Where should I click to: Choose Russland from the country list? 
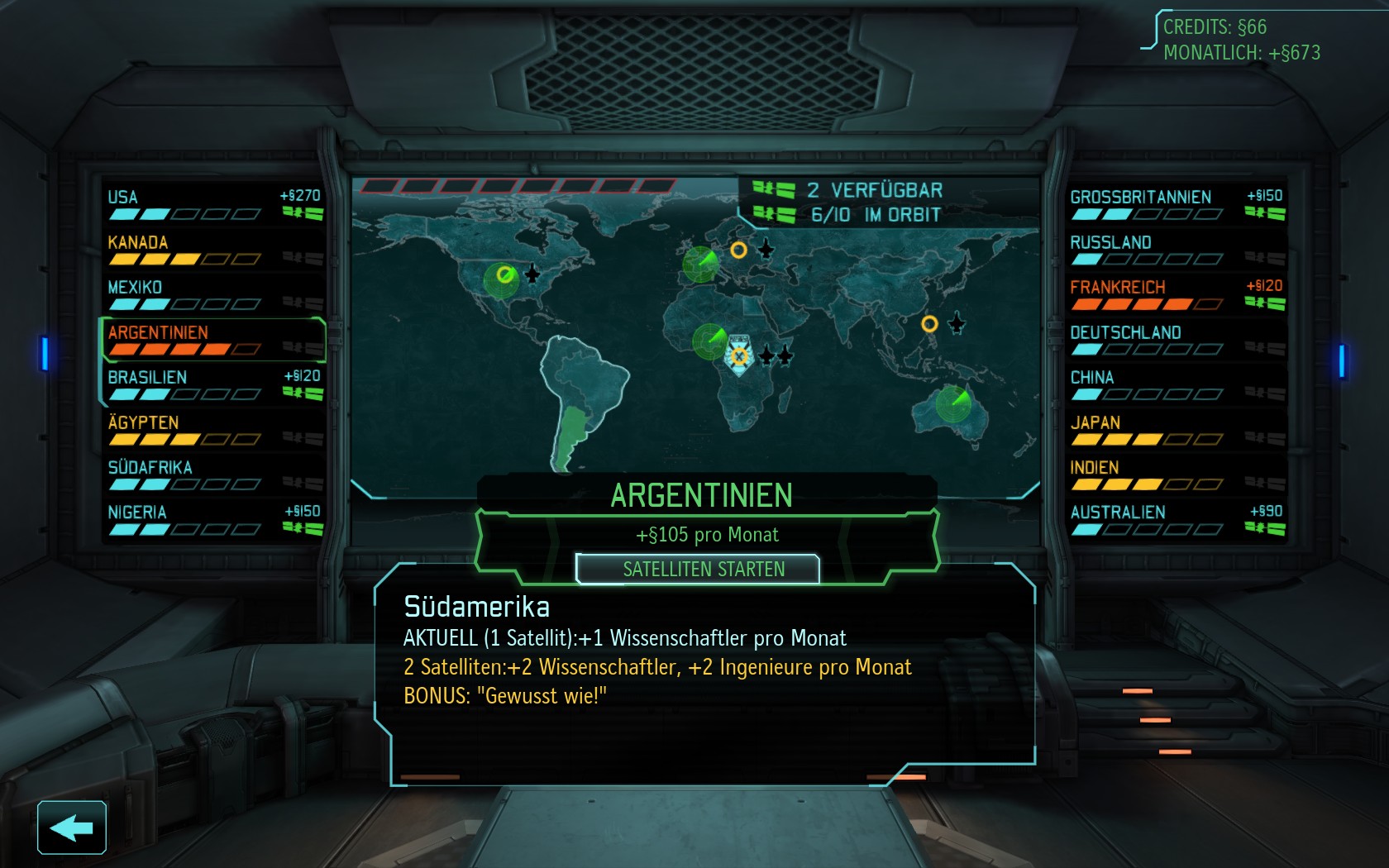pos(1176,250)
